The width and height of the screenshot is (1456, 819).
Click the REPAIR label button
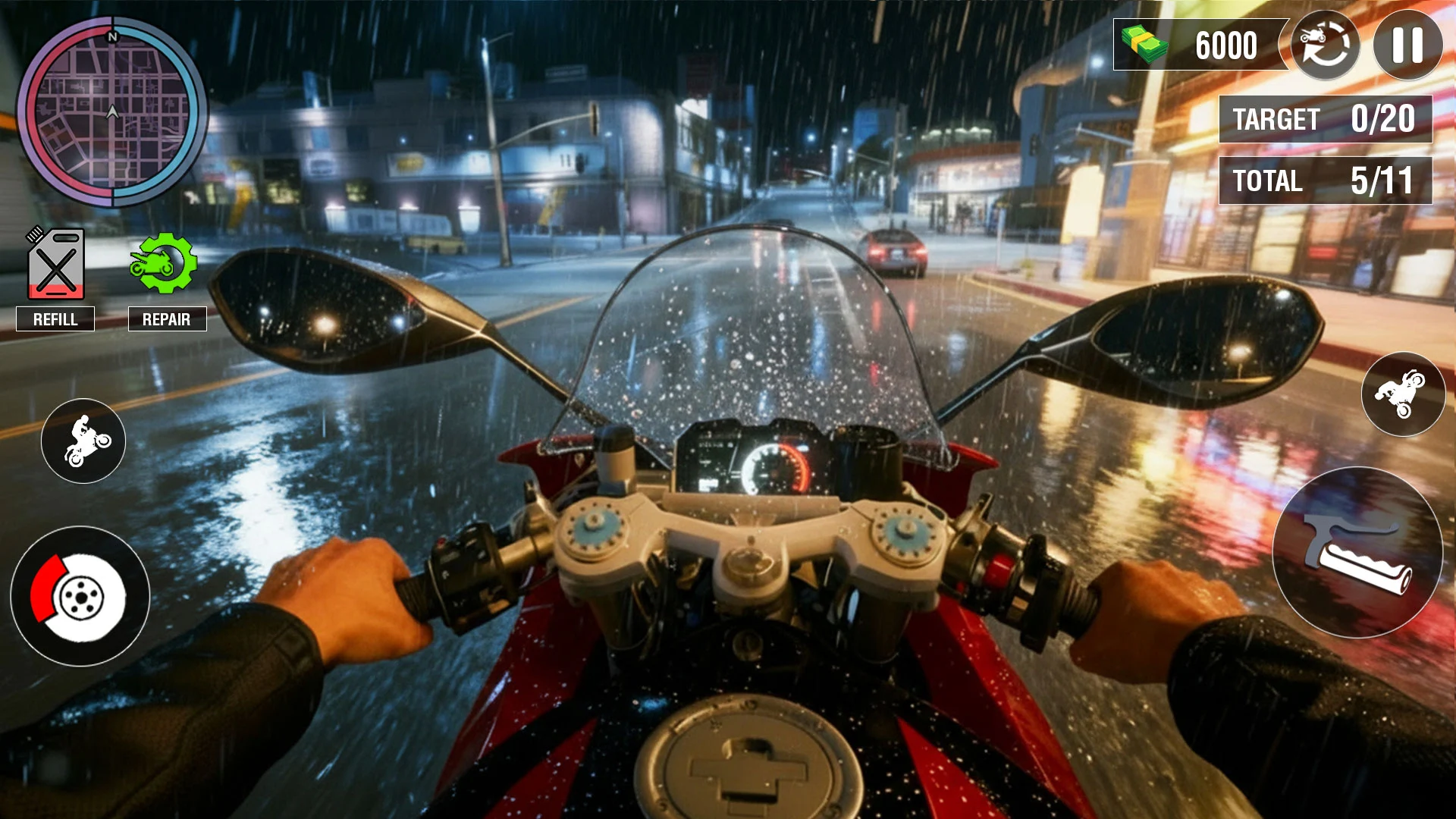[x=167, y=319]
